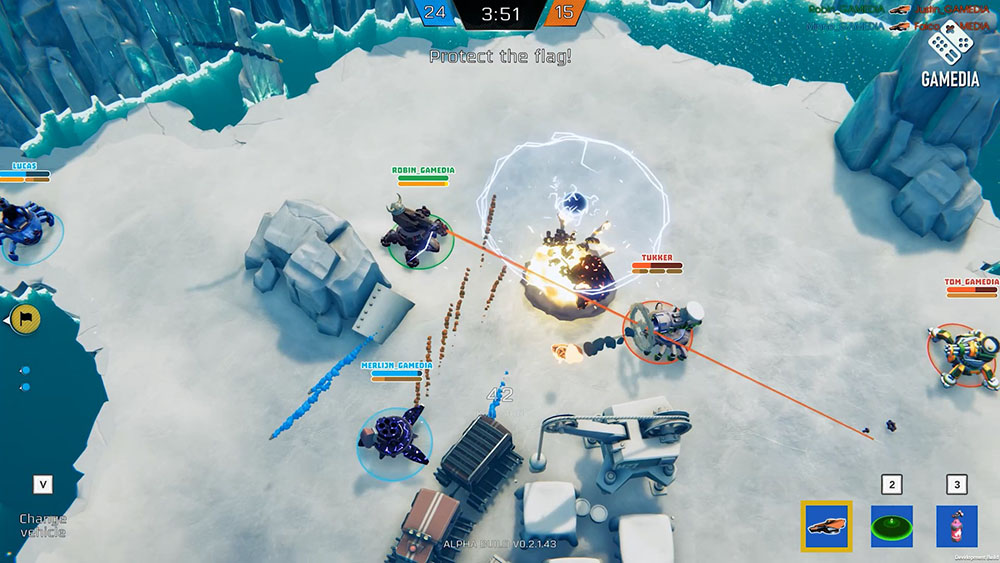Select the orange hovercraft weapon slot
The width and height of the screenshot is (1000, 563).
click(x=826, y=526)
